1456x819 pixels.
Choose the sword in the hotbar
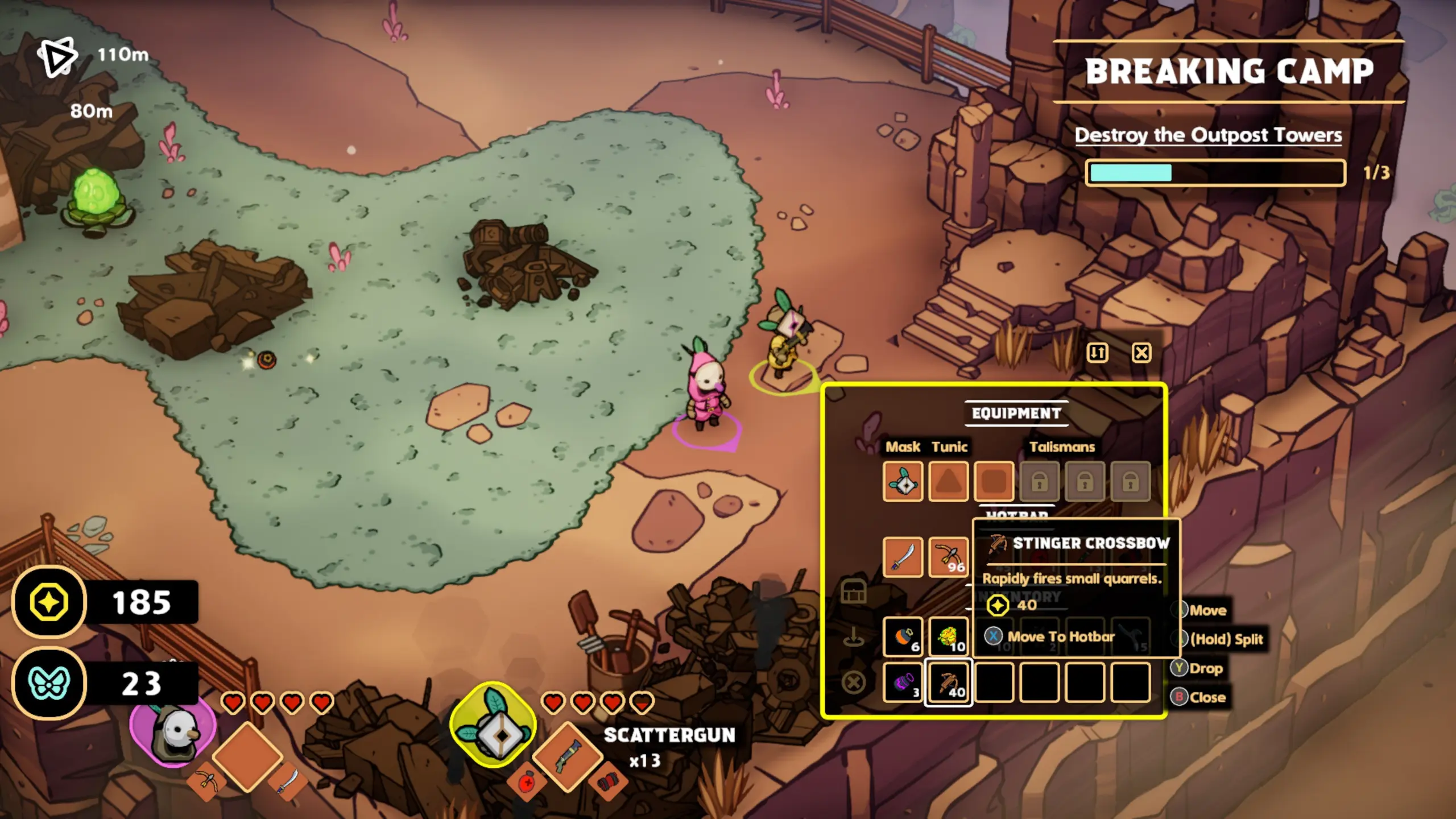point(903,557)
